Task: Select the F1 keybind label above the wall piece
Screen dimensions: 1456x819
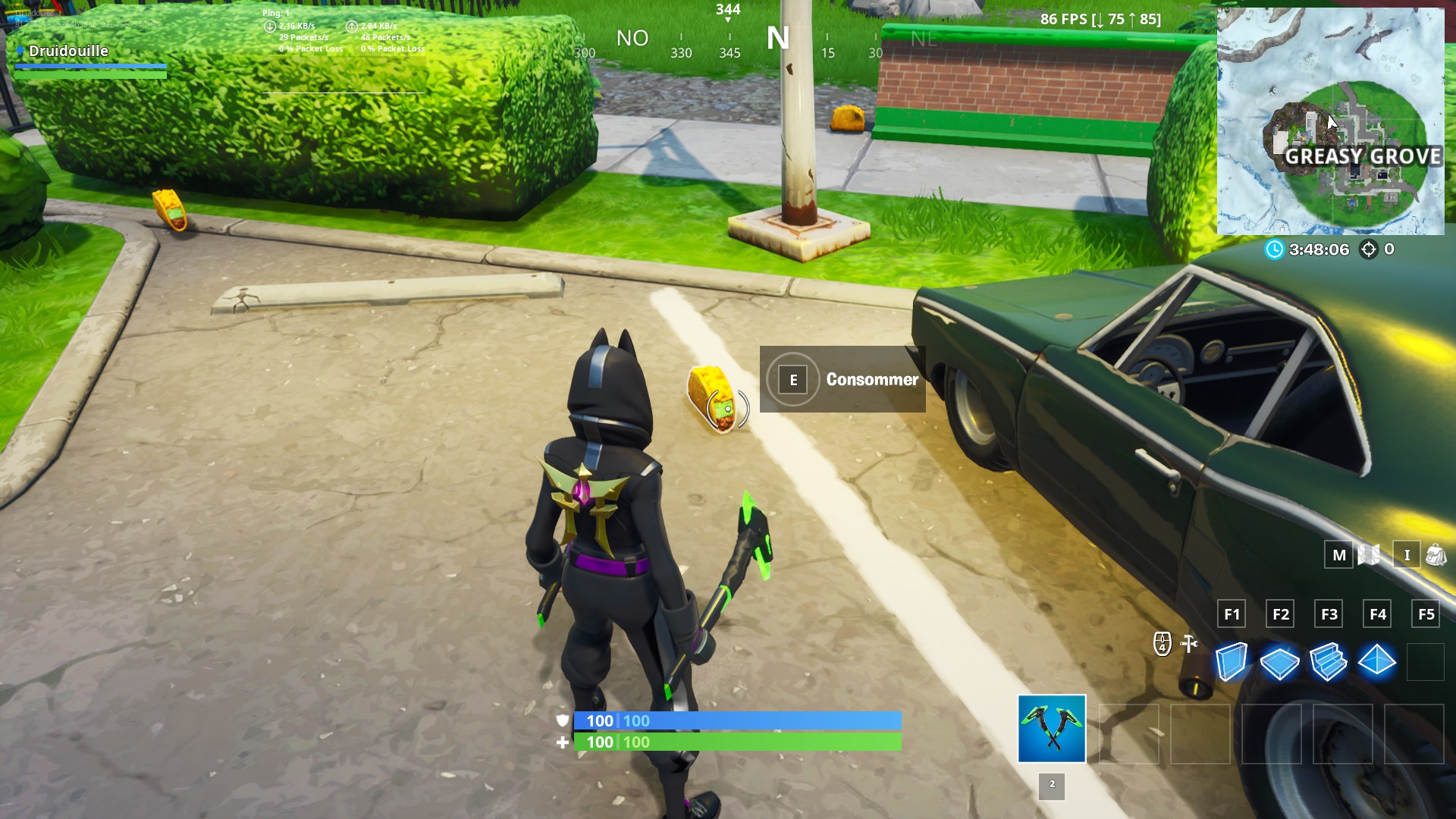Action: (x=1232, y=613)
